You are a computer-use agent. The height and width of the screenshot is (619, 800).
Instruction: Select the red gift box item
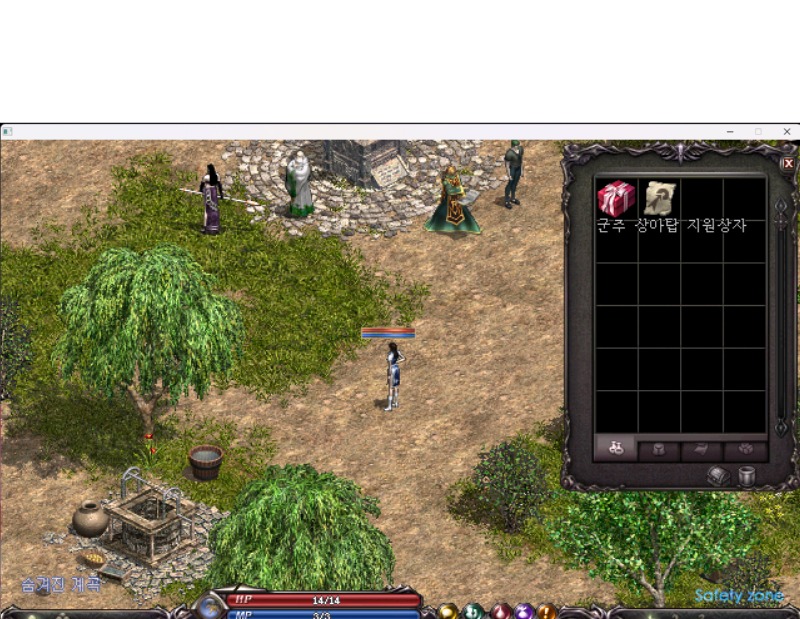coord(616,198)
